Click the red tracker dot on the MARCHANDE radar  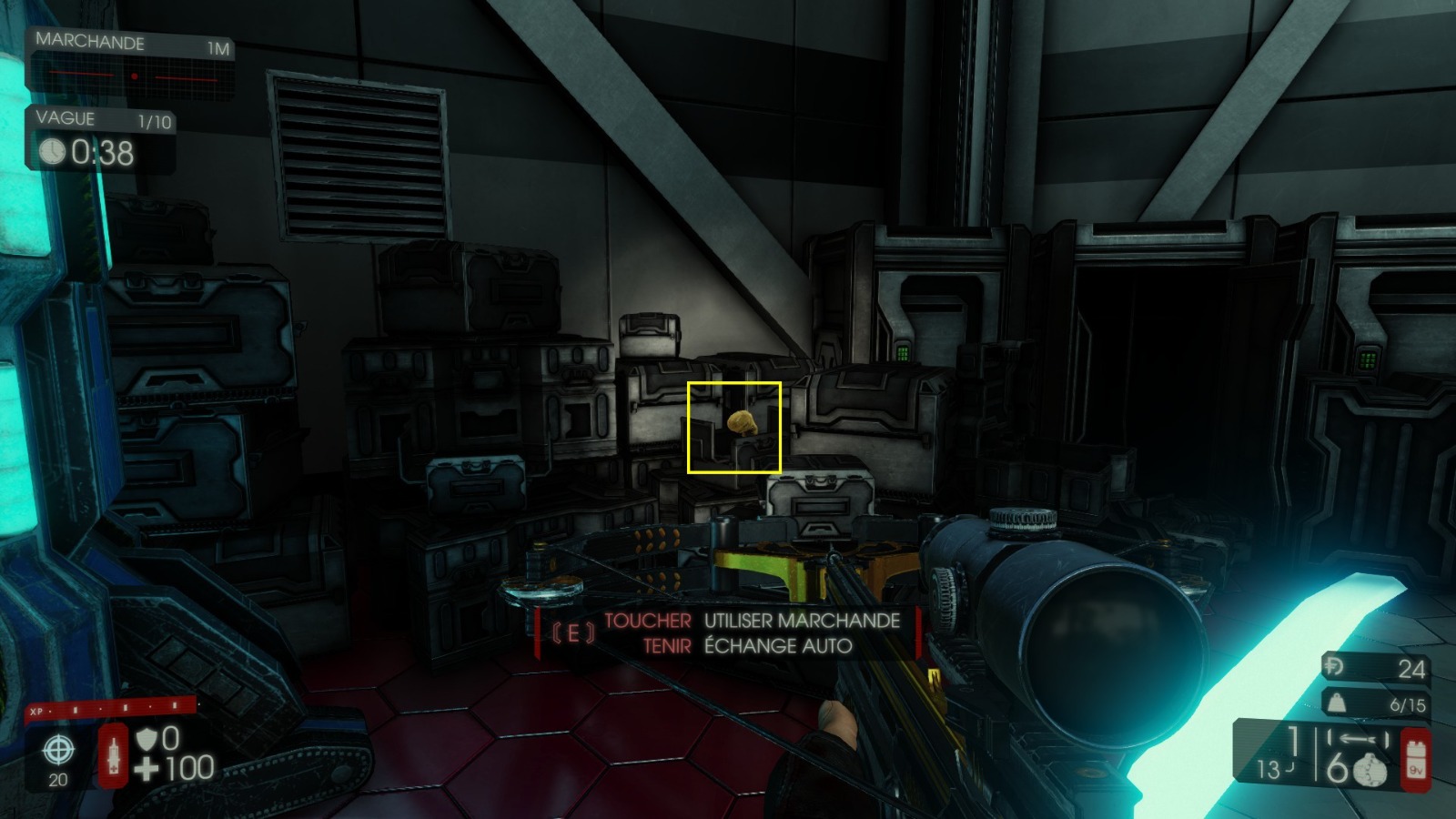point(136,76)
